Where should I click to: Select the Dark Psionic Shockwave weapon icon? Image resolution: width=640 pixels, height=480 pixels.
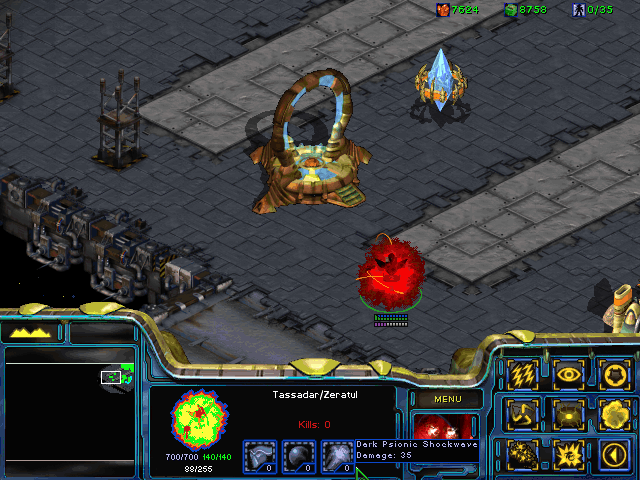[337, 457]
